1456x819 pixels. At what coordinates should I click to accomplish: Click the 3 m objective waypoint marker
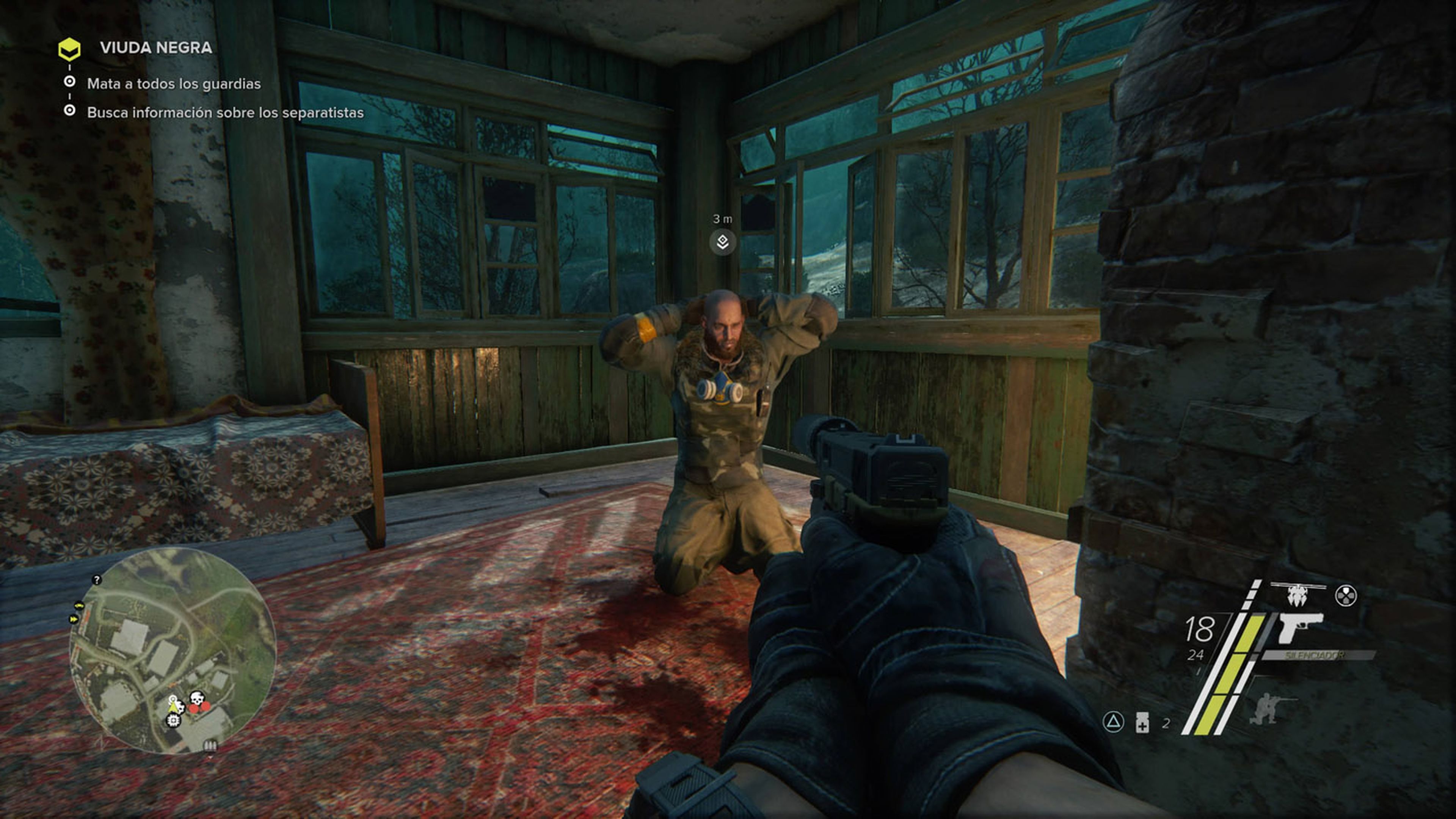click(722, 242)
